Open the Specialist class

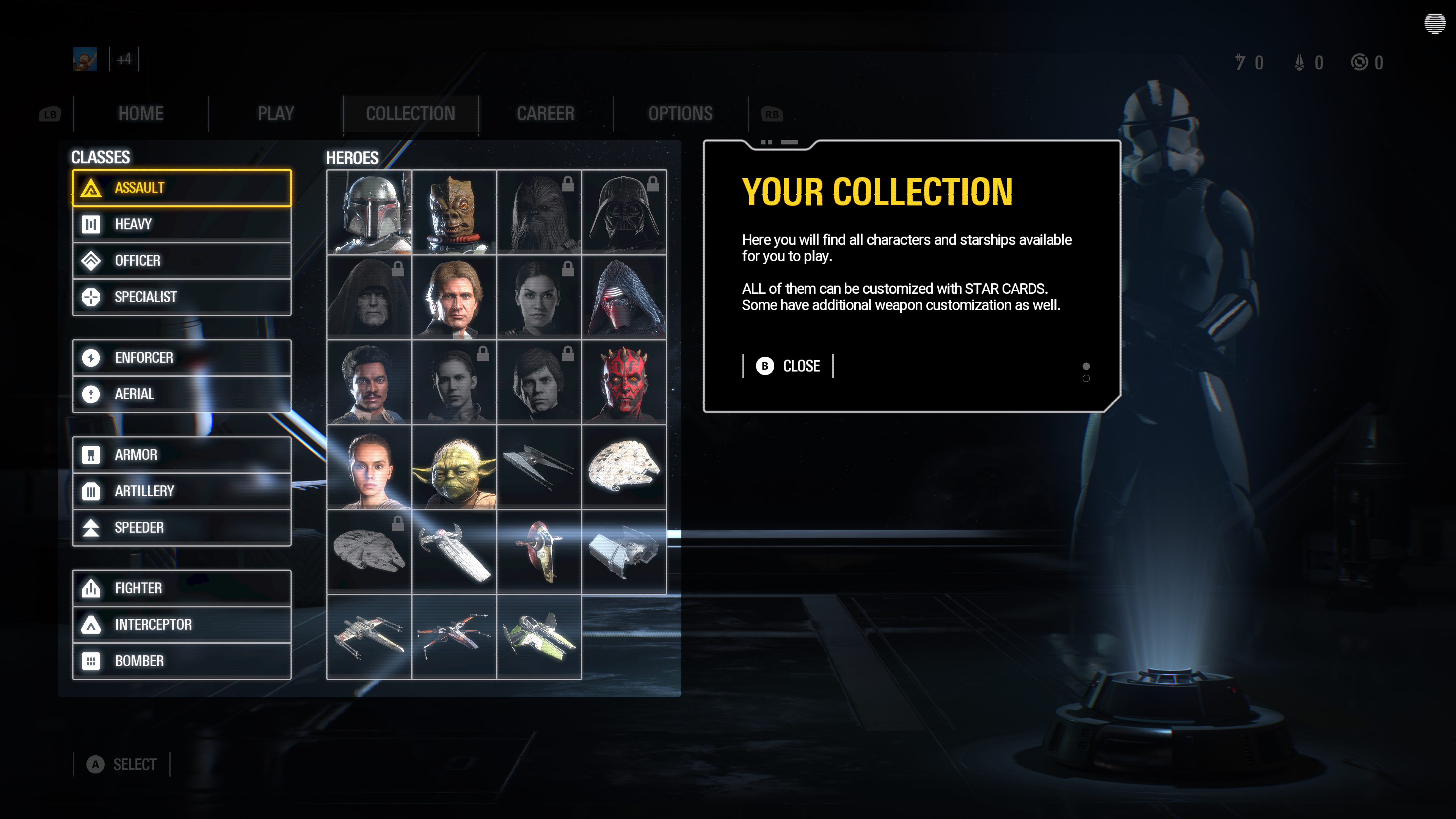(x=182, y=297)
